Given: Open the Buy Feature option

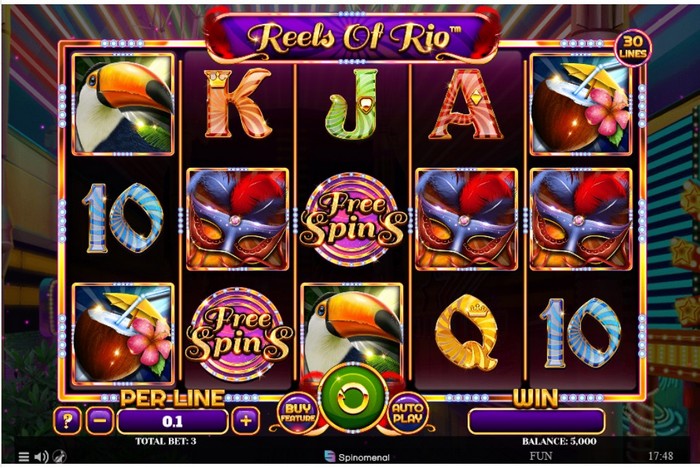Looking at the screenshot, I should (x=297, y=413).
